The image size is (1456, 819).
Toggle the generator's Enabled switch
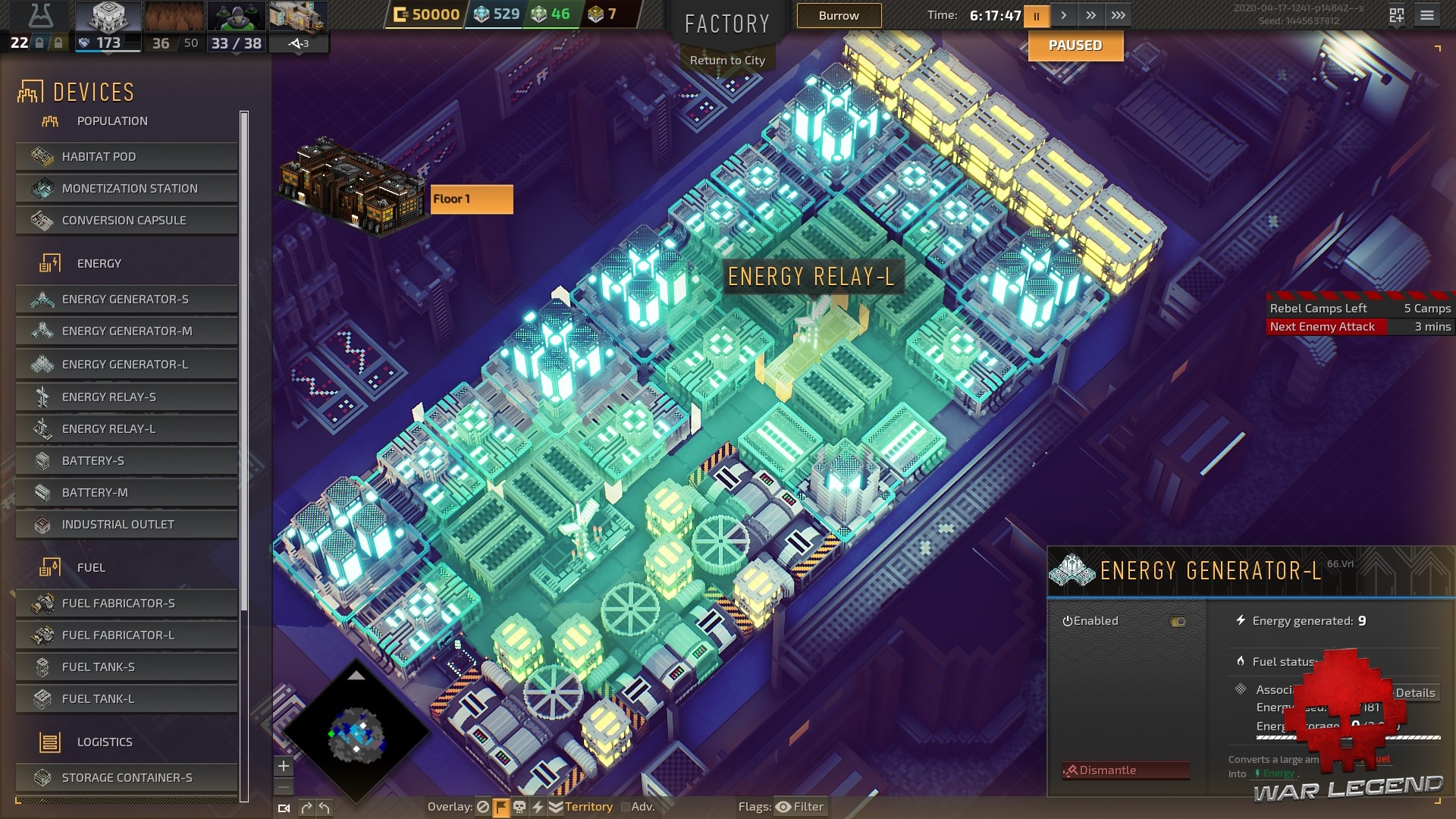1178,622
